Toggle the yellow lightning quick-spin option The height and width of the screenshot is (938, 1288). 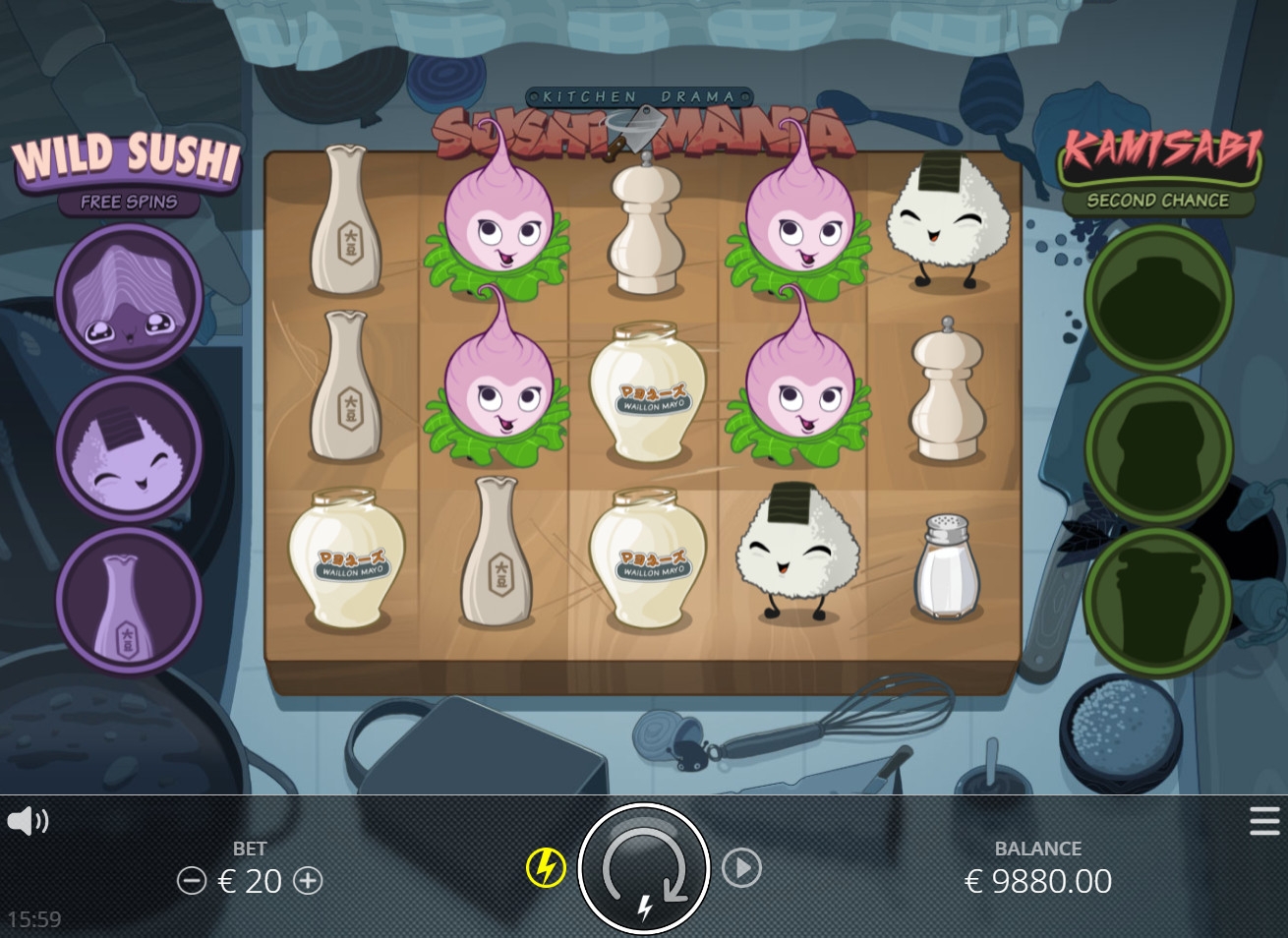pos(546,868)
